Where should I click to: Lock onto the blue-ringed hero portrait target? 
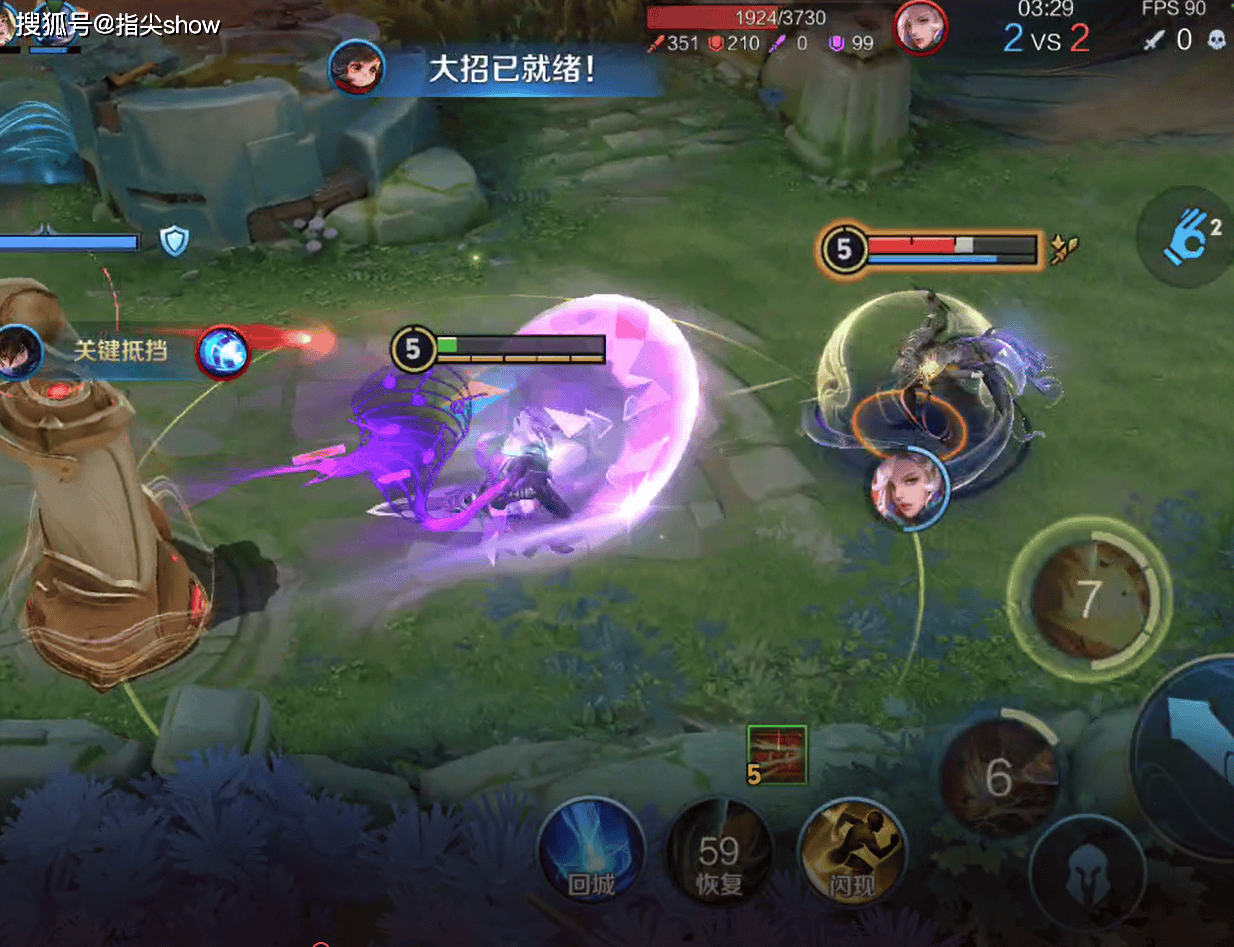point(909,488)
